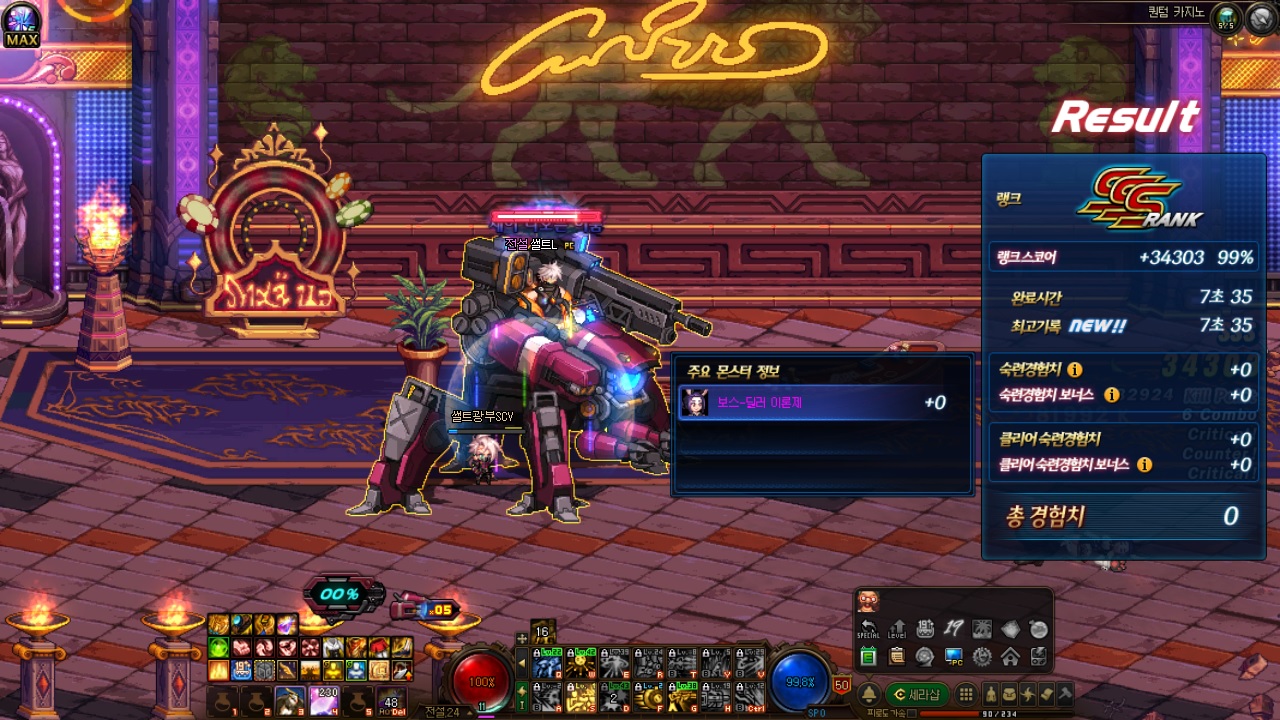1280x720 pixels.
Task: Open the character silhouette menu icon
Action: coord(991,694)
